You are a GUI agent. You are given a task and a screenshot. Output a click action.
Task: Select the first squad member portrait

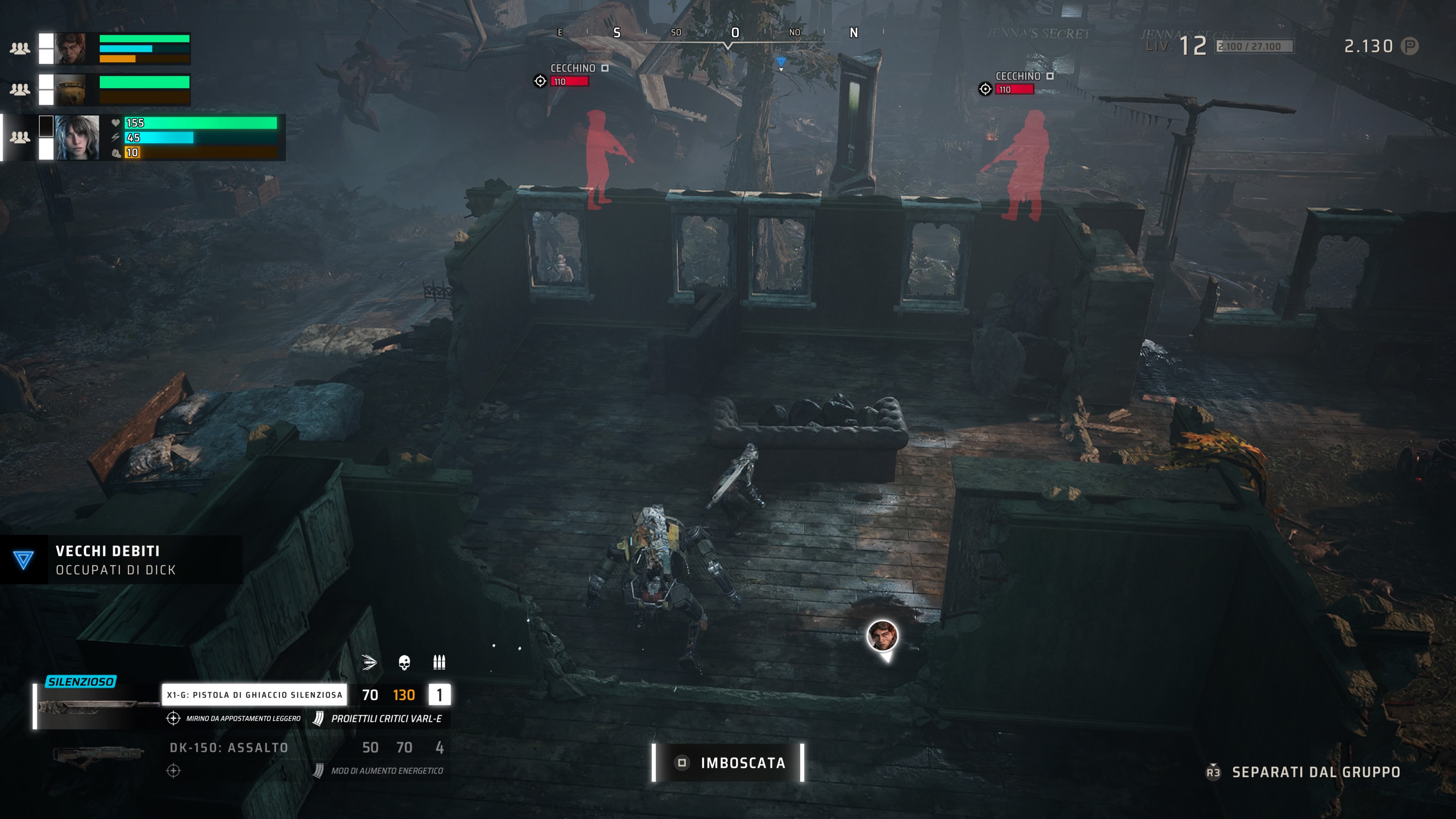pyautogui.click(x=71, y=48)
